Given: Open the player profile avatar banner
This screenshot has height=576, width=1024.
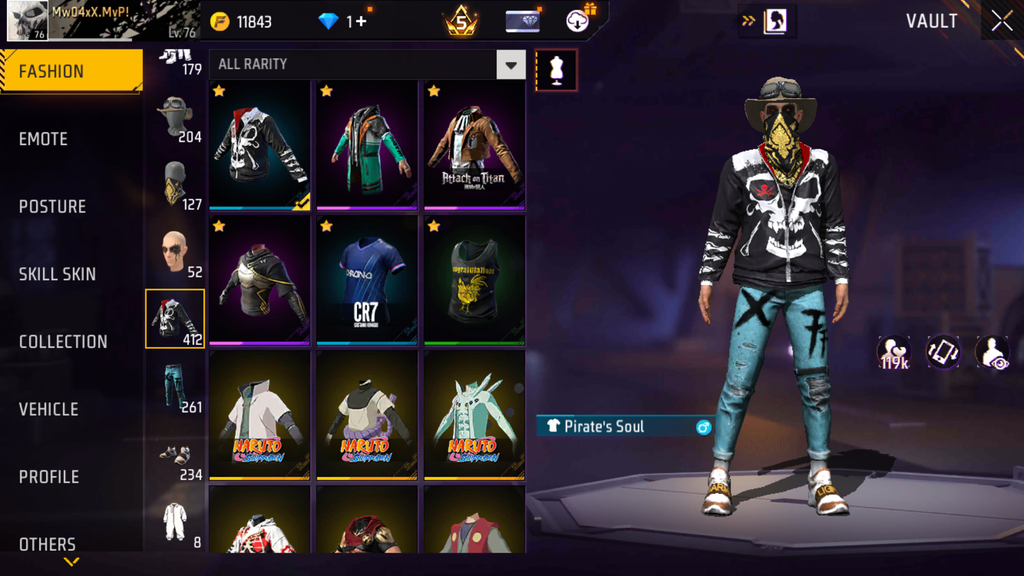Looking at the screenshot, I should [x=101, y=20].
